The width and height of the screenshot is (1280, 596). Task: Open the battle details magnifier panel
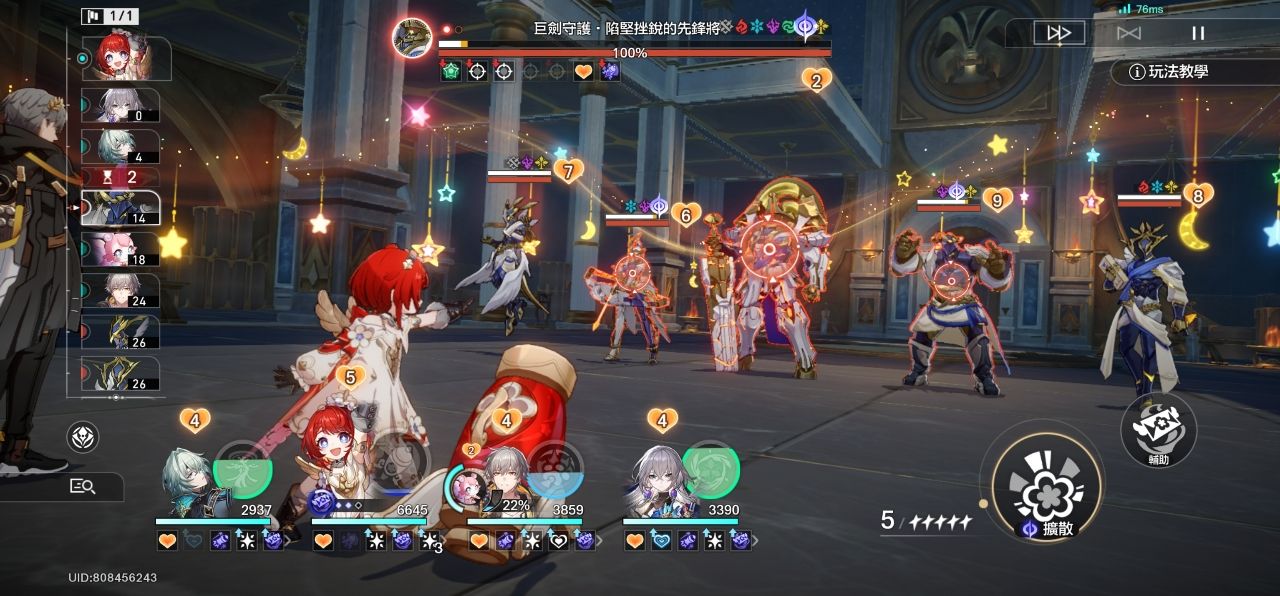point(82,487)
